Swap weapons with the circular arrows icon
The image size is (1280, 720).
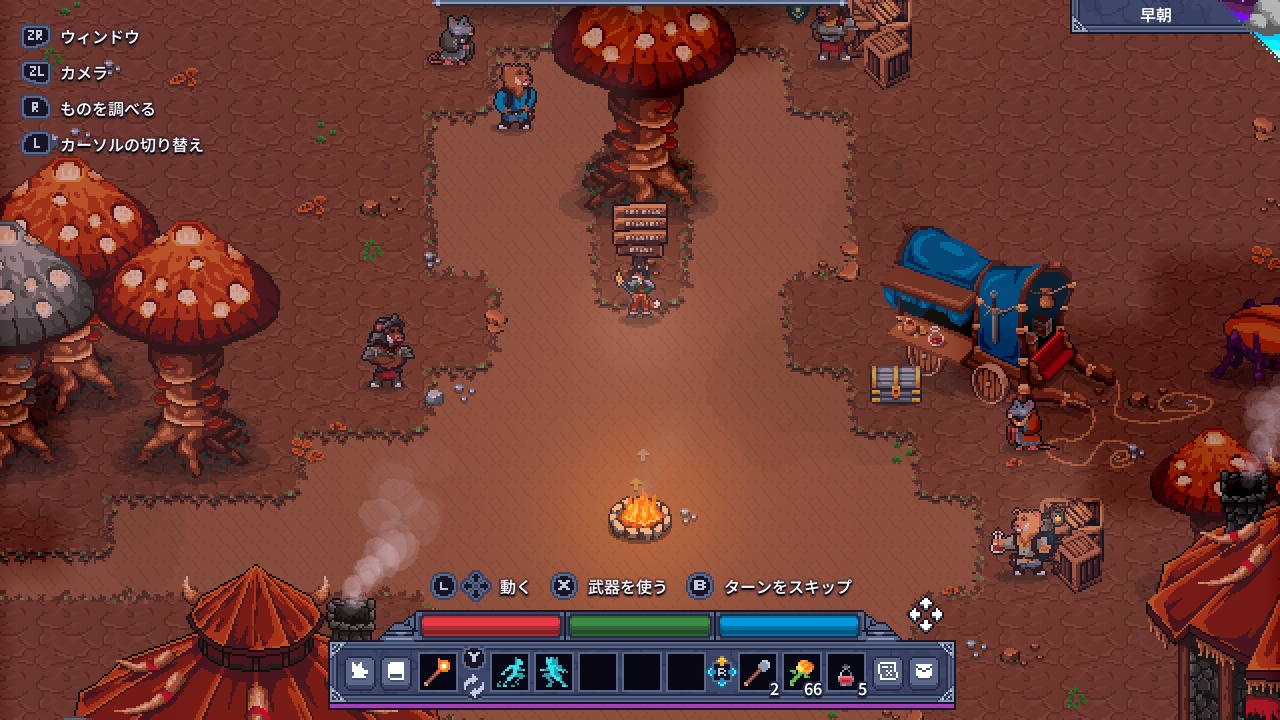[474, 686]
